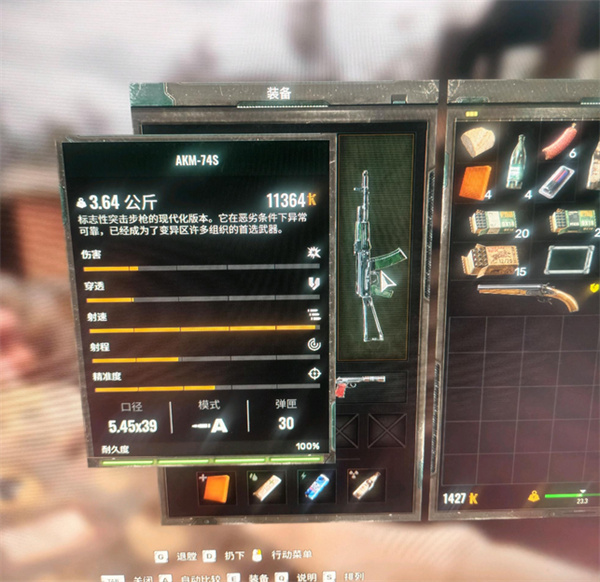Image resolution: width=600 pixels, height=582 pixels.
Task: Click the bandage quick-use slot
Action: point(265,487)
